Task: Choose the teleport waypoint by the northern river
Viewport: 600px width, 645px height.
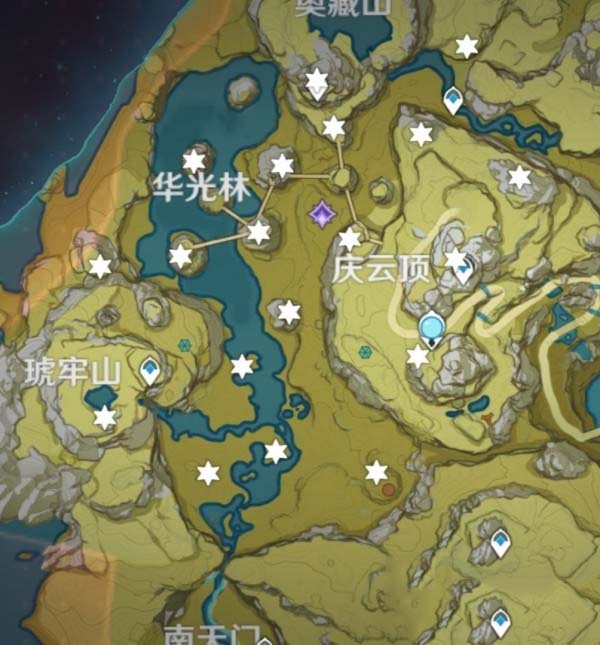Action: coord(454,100)
